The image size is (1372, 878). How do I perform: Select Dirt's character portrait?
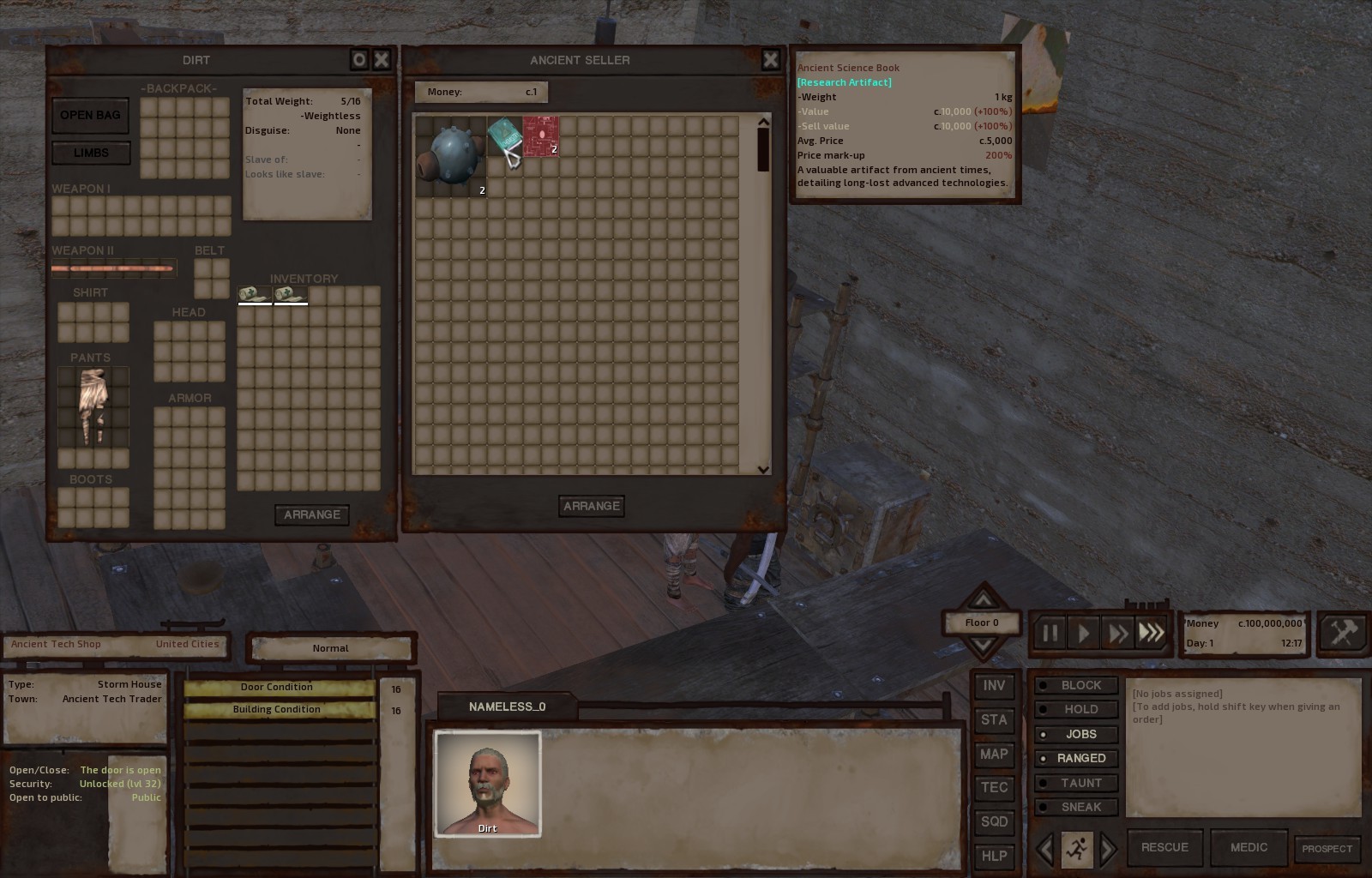pos(488,784)
